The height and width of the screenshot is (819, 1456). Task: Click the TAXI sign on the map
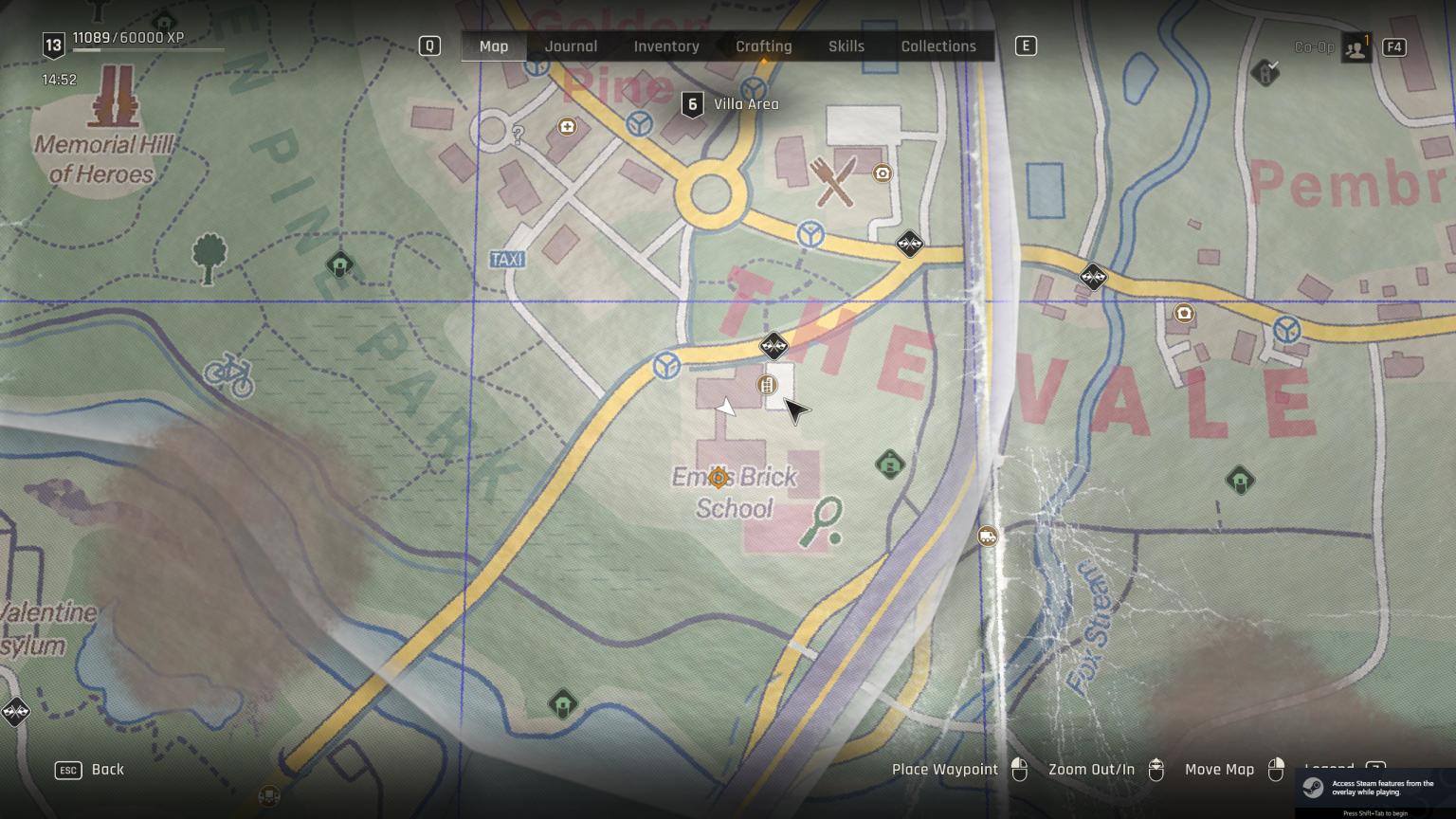click(x=506, y=257)
